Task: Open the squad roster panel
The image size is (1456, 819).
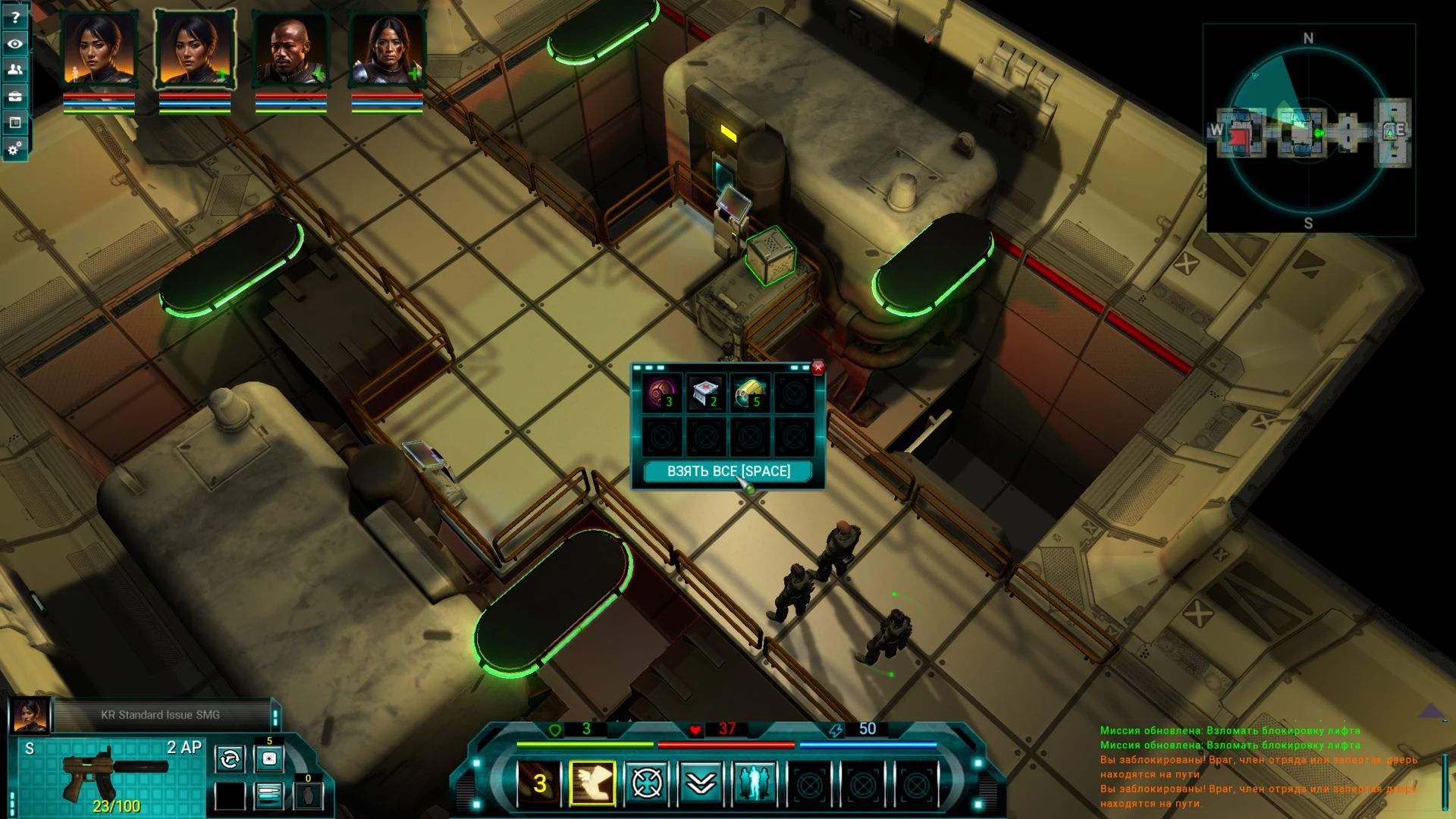Action: click(x=15, y=70)
